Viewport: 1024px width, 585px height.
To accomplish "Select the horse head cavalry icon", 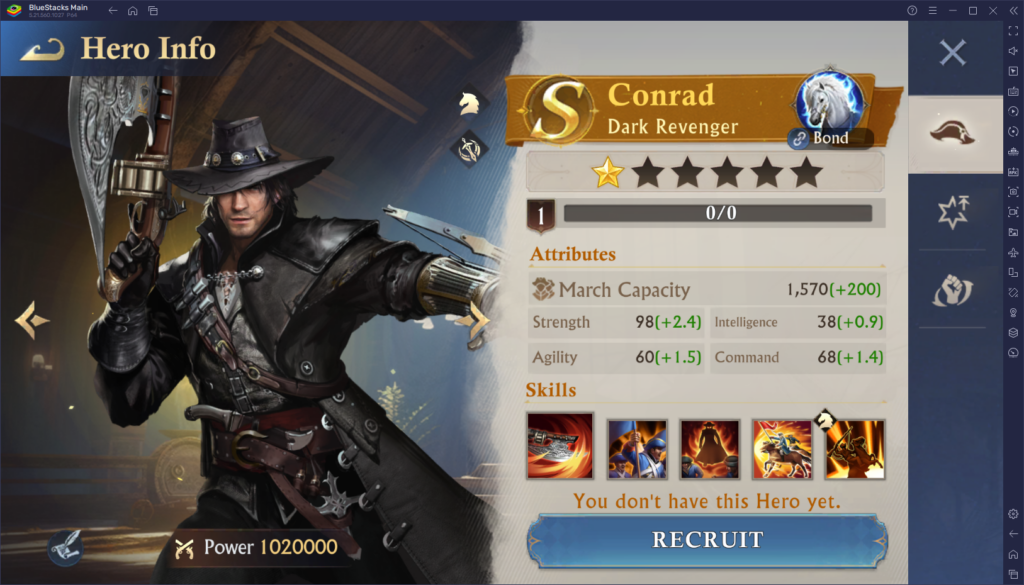I will (x=469, y=102).
